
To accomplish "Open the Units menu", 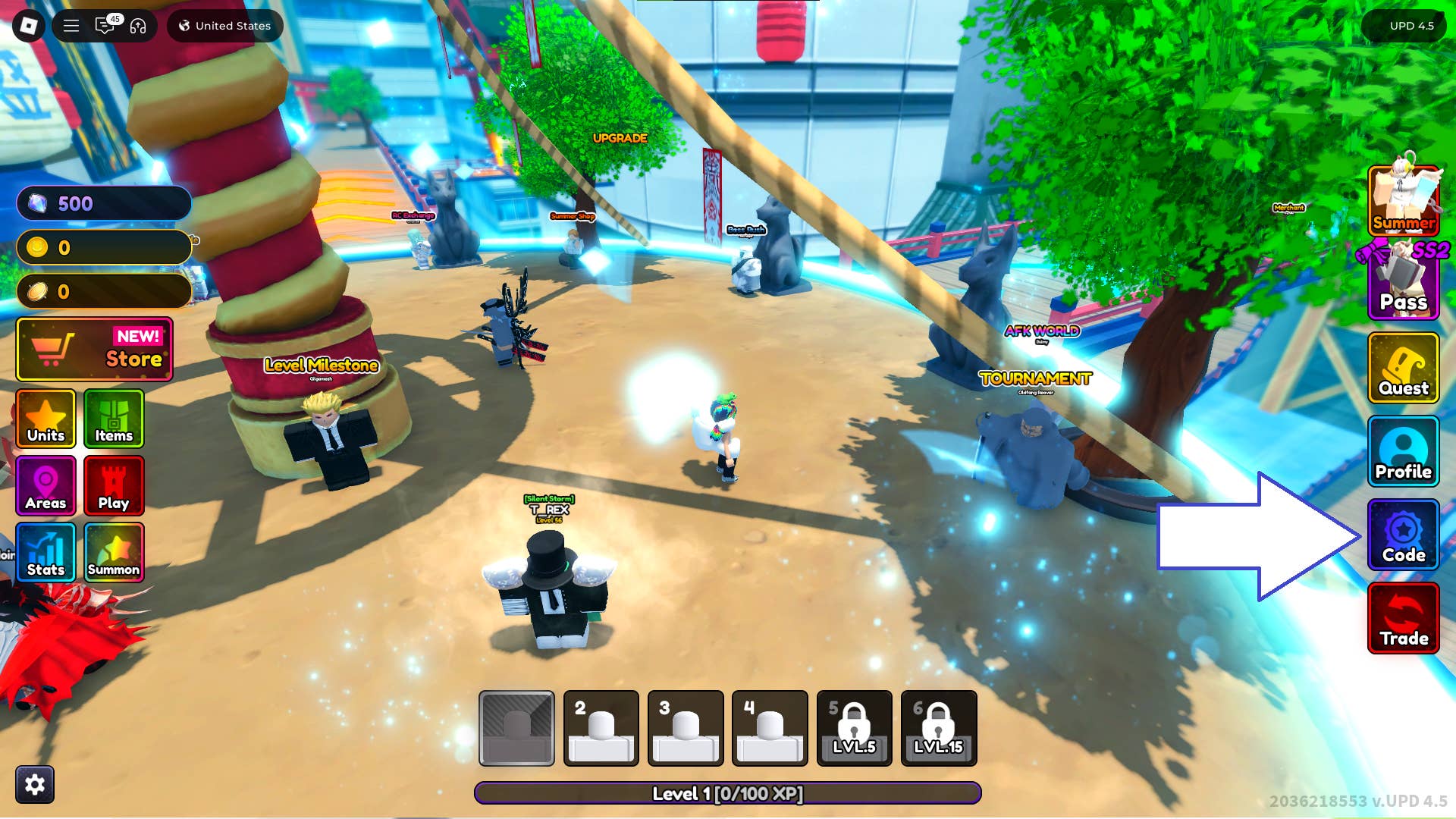I will coord(45,419).
